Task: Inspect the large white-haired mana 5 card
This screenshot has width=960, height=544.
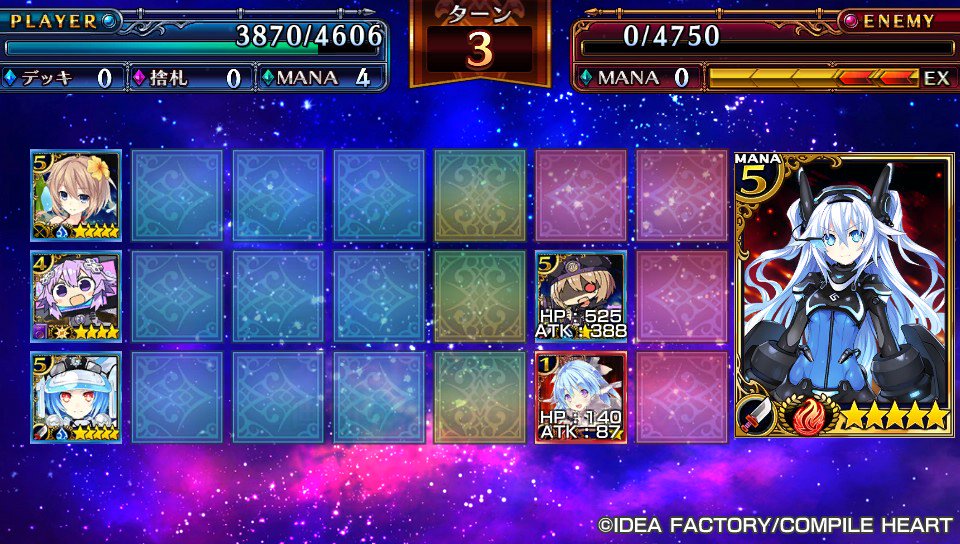Action: coord(844,295)
